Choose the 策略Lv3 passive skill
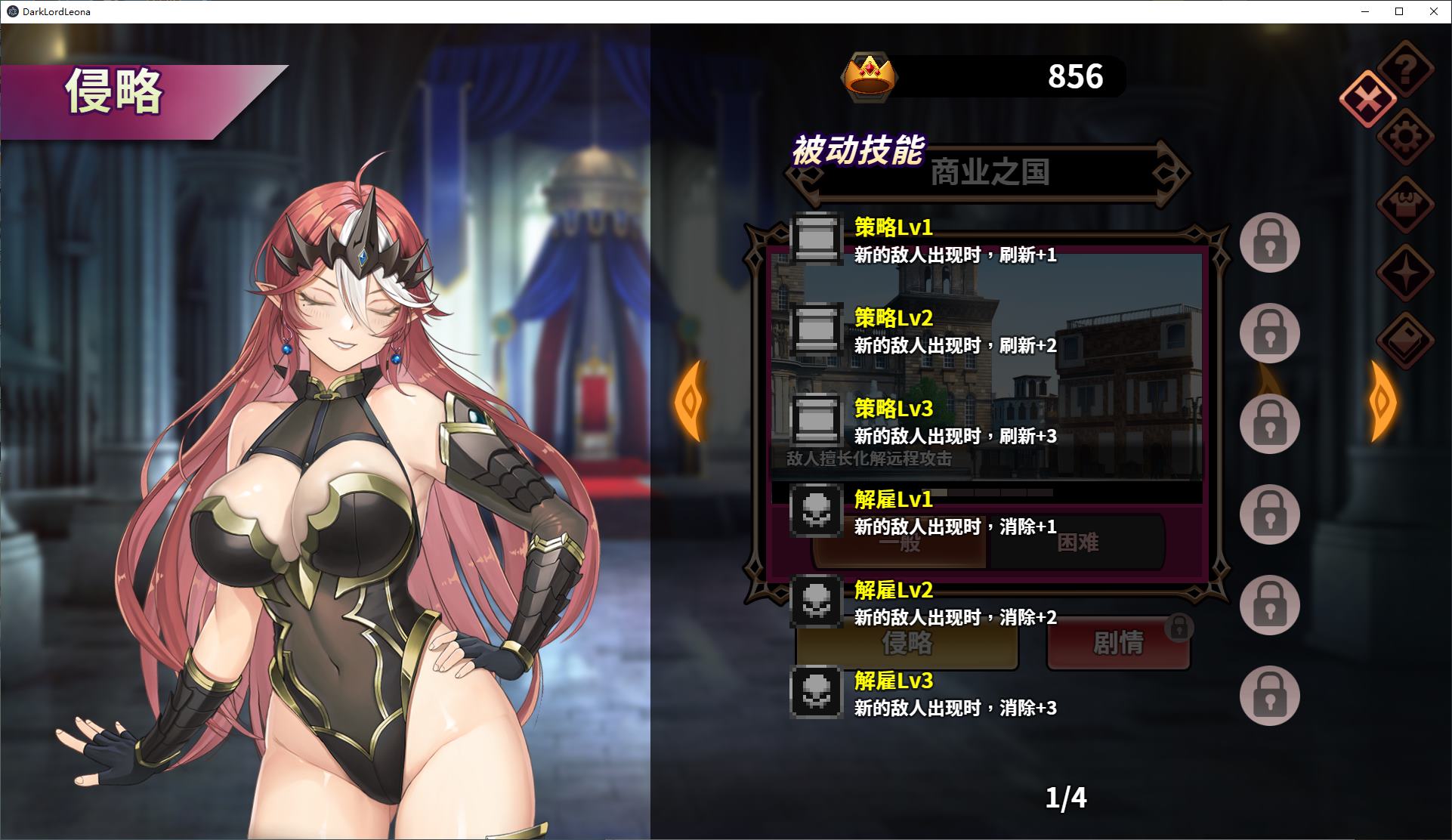Viewport: 1452px width, 840px height. click(816, 422)
